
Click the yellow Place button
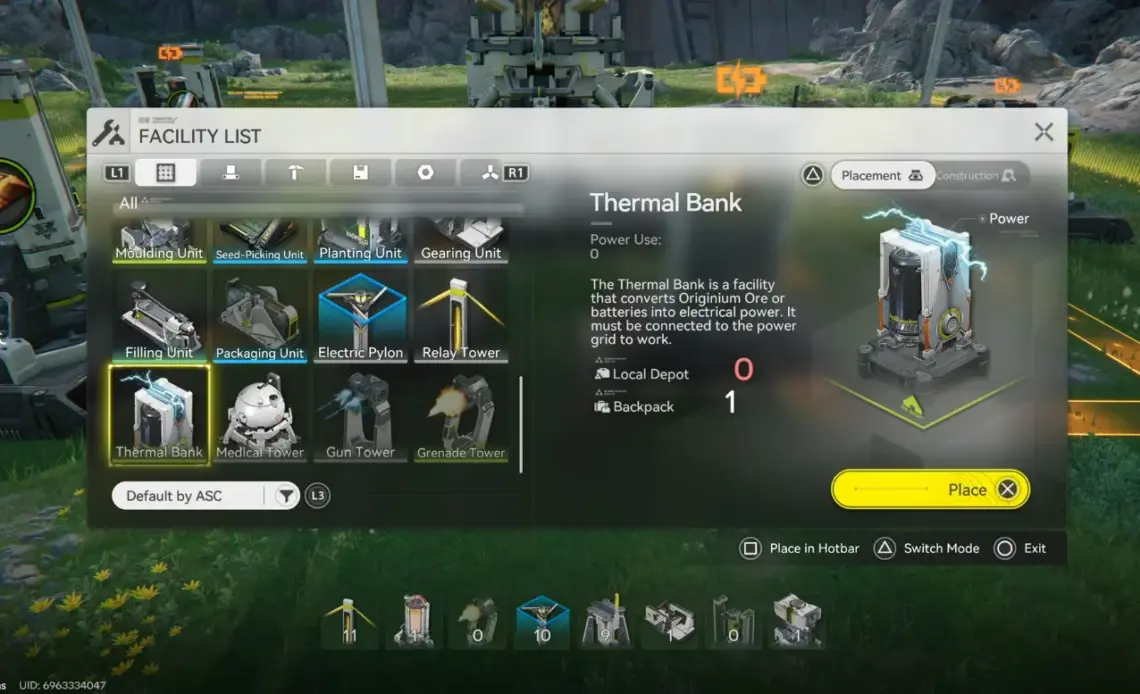pyautogui.click(x=929, y=490)
